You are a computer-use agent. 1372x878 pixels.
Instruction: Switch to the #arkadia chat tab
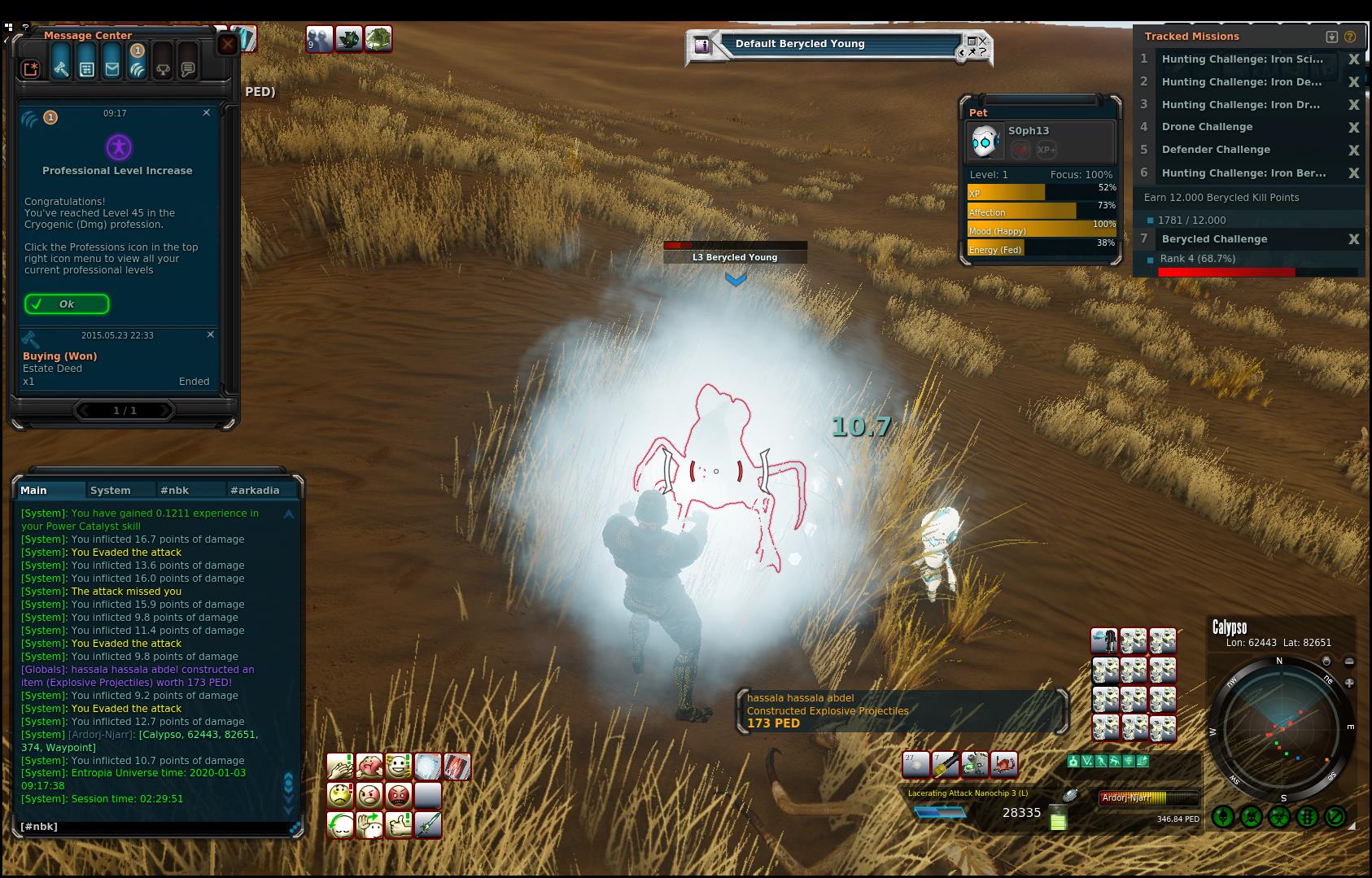[255, 490]
